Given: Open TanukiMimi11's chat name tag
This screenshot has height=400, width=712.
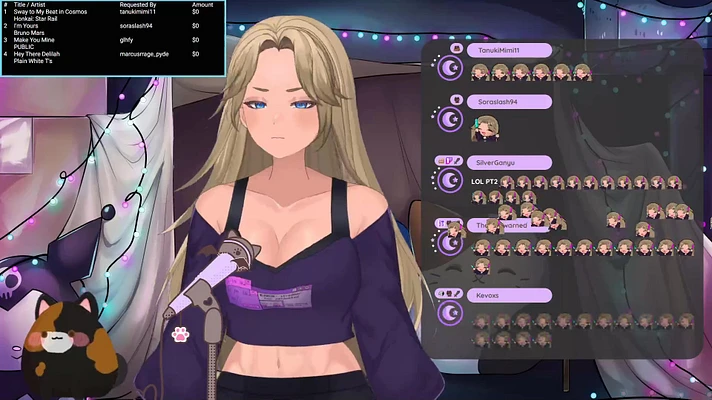Looking at the screenshot, I should coord(508,49).
